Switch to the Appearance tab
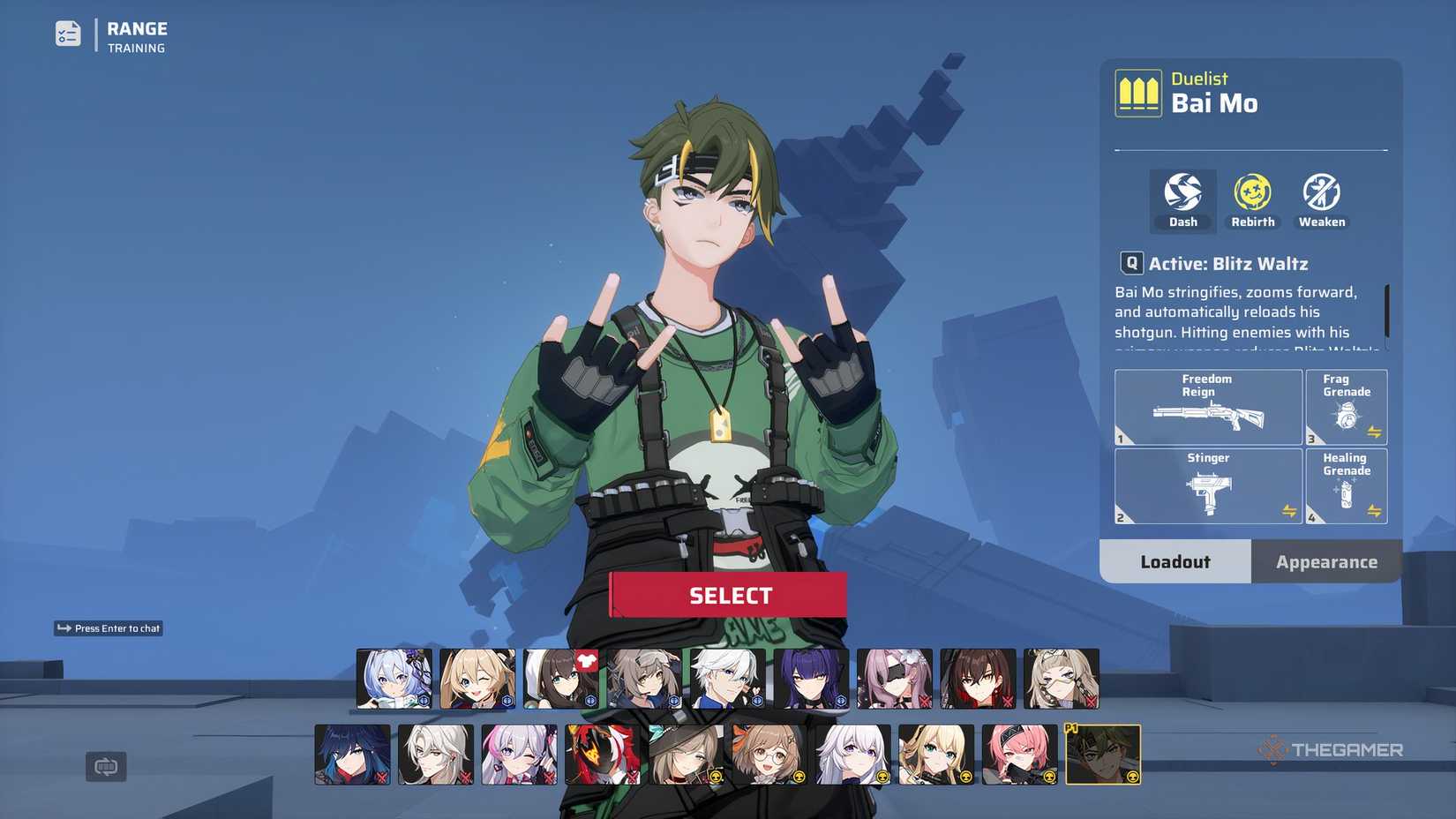 click(1325, 562)
